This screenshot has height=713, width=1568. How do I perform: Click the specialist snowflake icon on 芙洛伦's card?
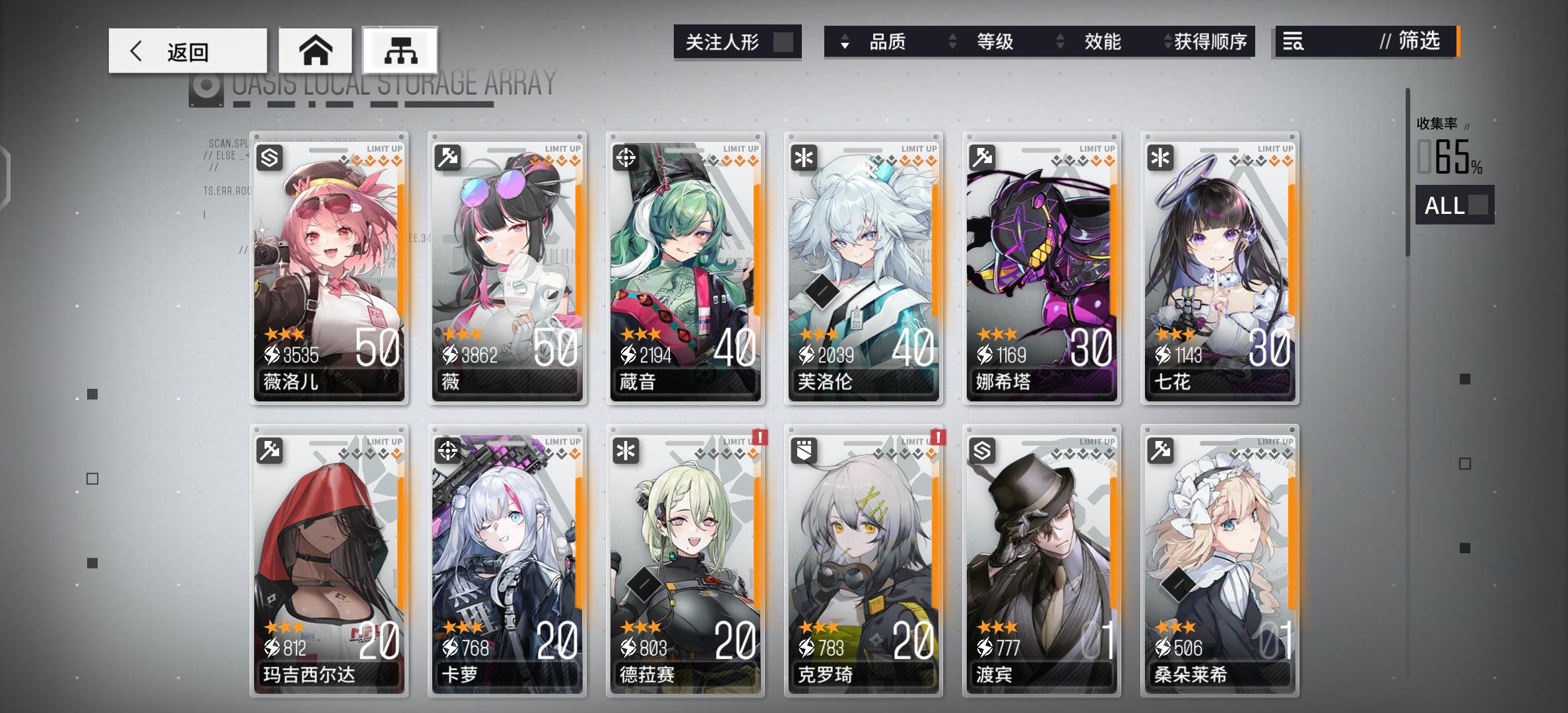804,158
